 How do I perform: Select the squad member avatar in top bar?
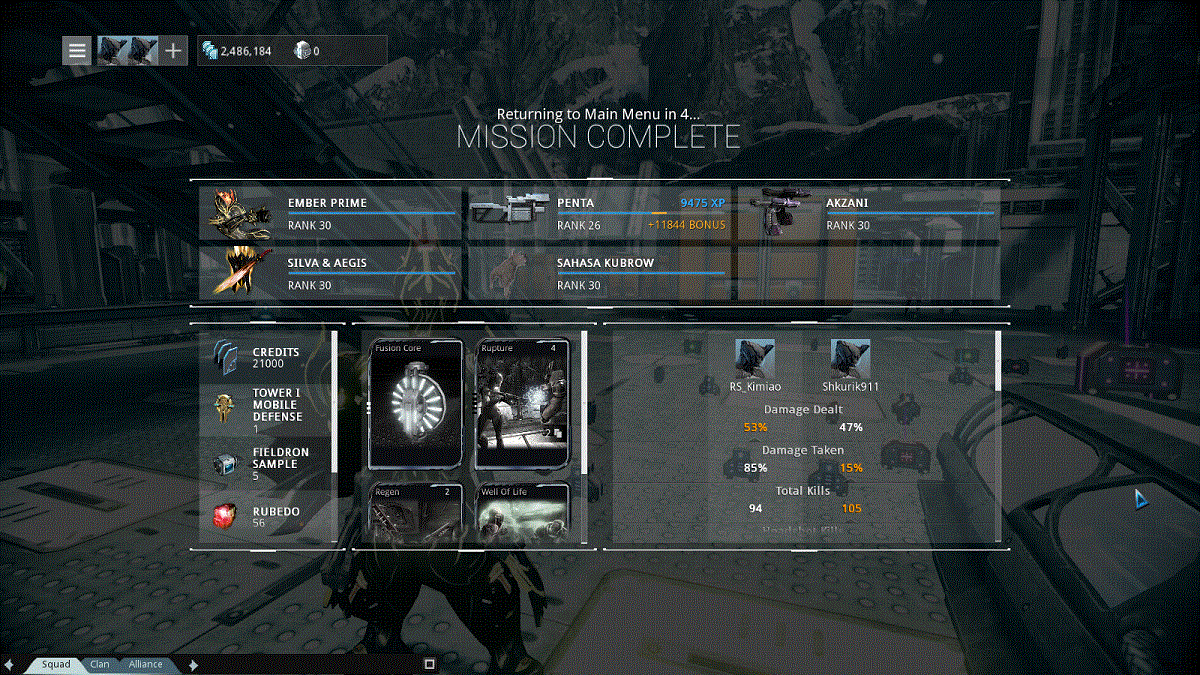pos(128,50)
